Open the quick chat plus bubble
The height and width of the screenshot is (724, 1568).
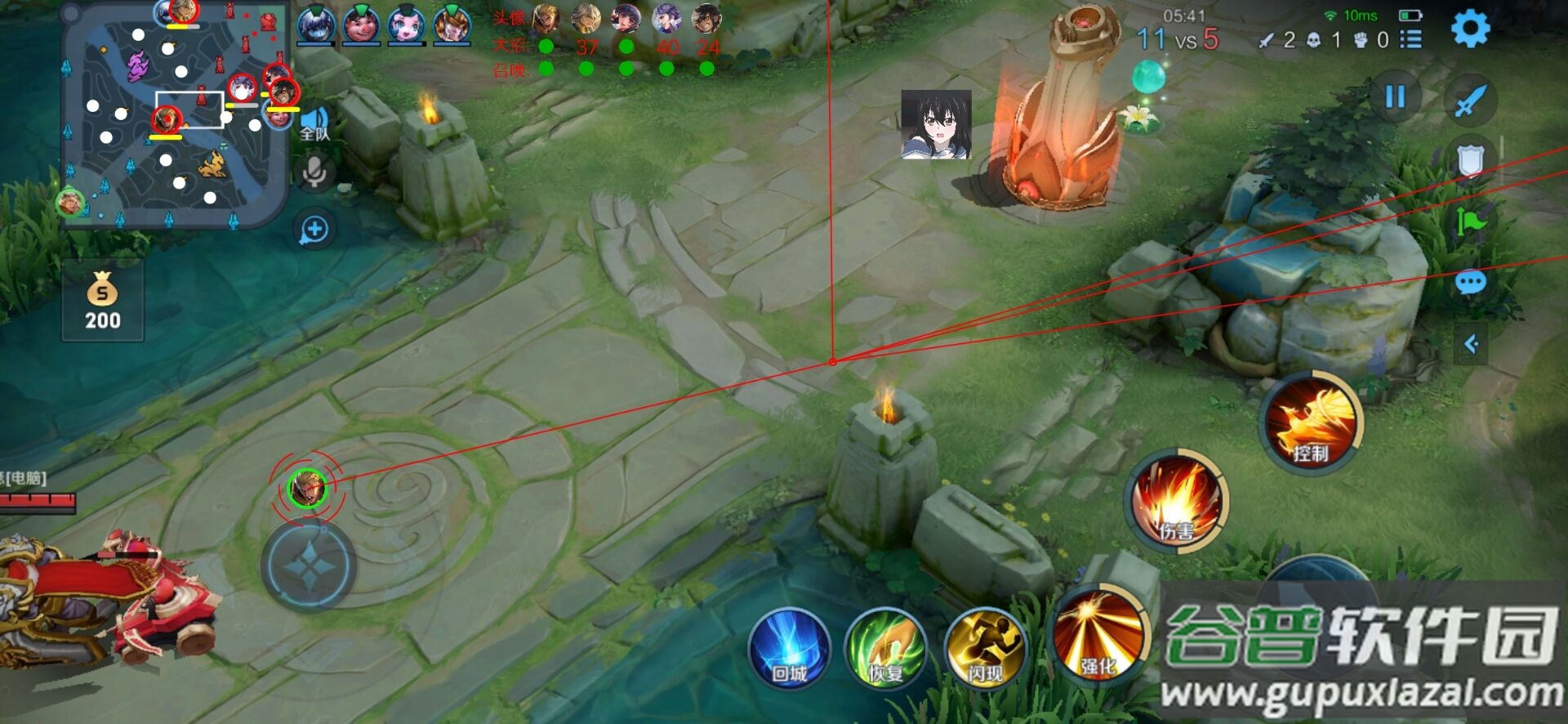pos(314,230)
